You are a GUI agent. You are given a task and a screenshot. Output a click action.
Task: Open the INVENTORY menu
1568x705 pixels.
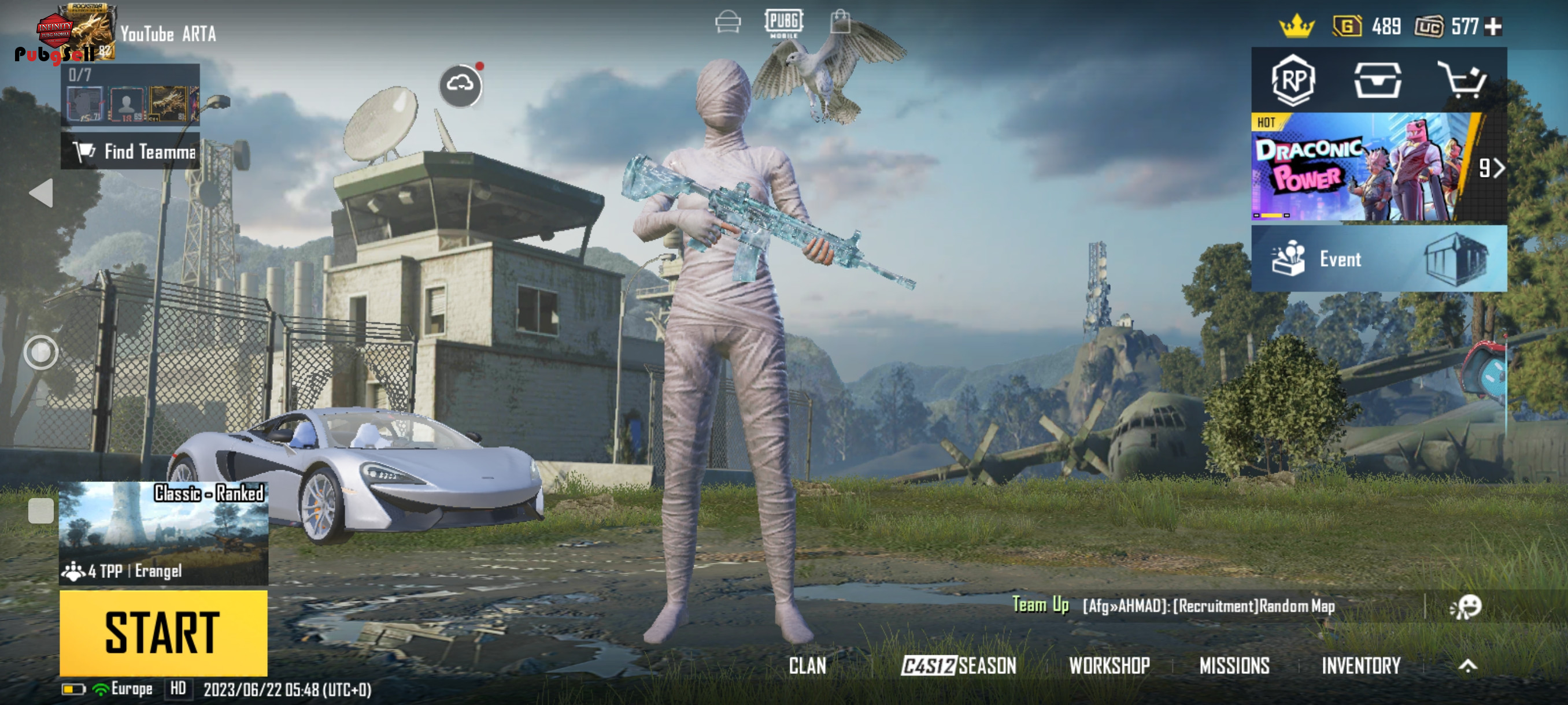coord(1360,666)
